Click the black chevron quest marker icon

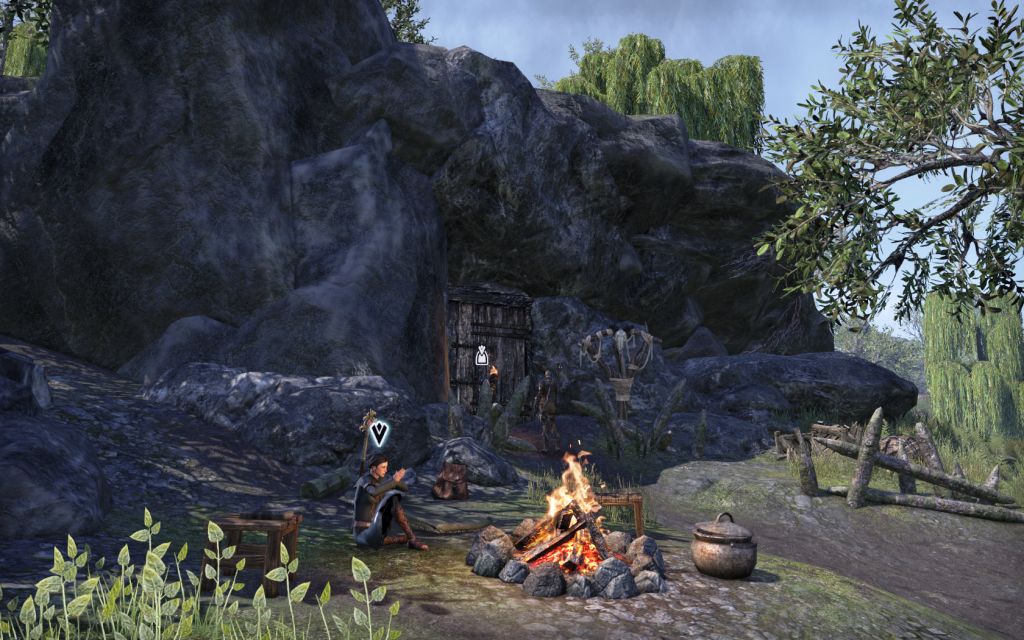(x=380, y=434)
